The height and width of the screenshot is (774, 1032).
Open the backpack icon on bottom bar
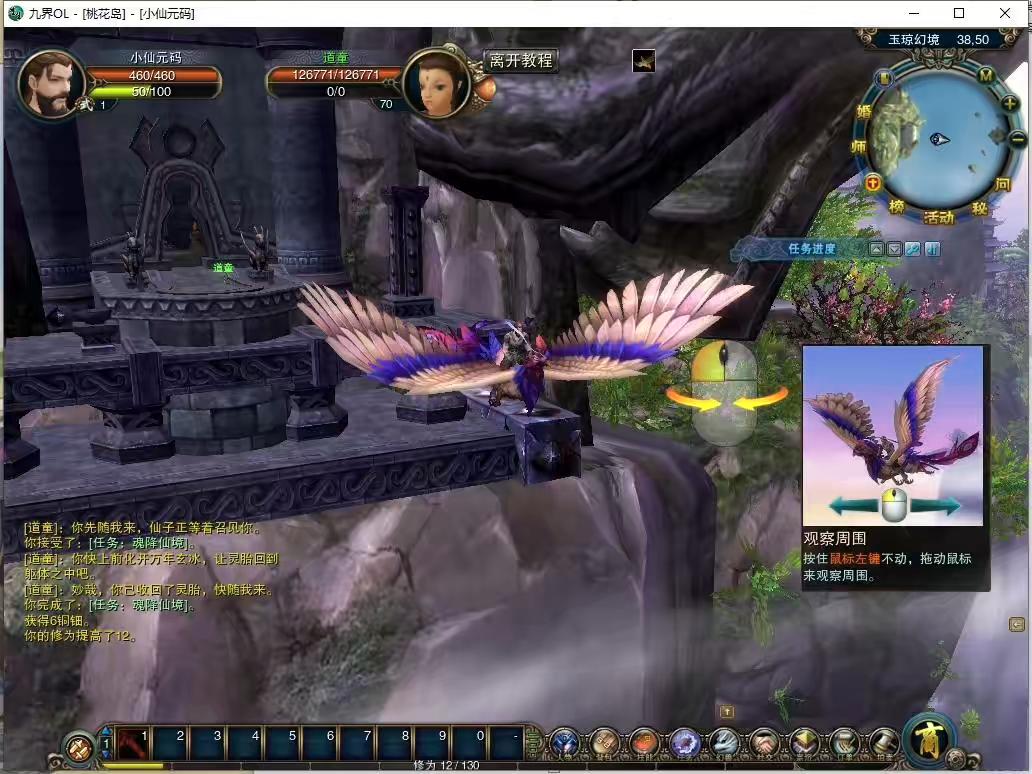click(604, 743)
